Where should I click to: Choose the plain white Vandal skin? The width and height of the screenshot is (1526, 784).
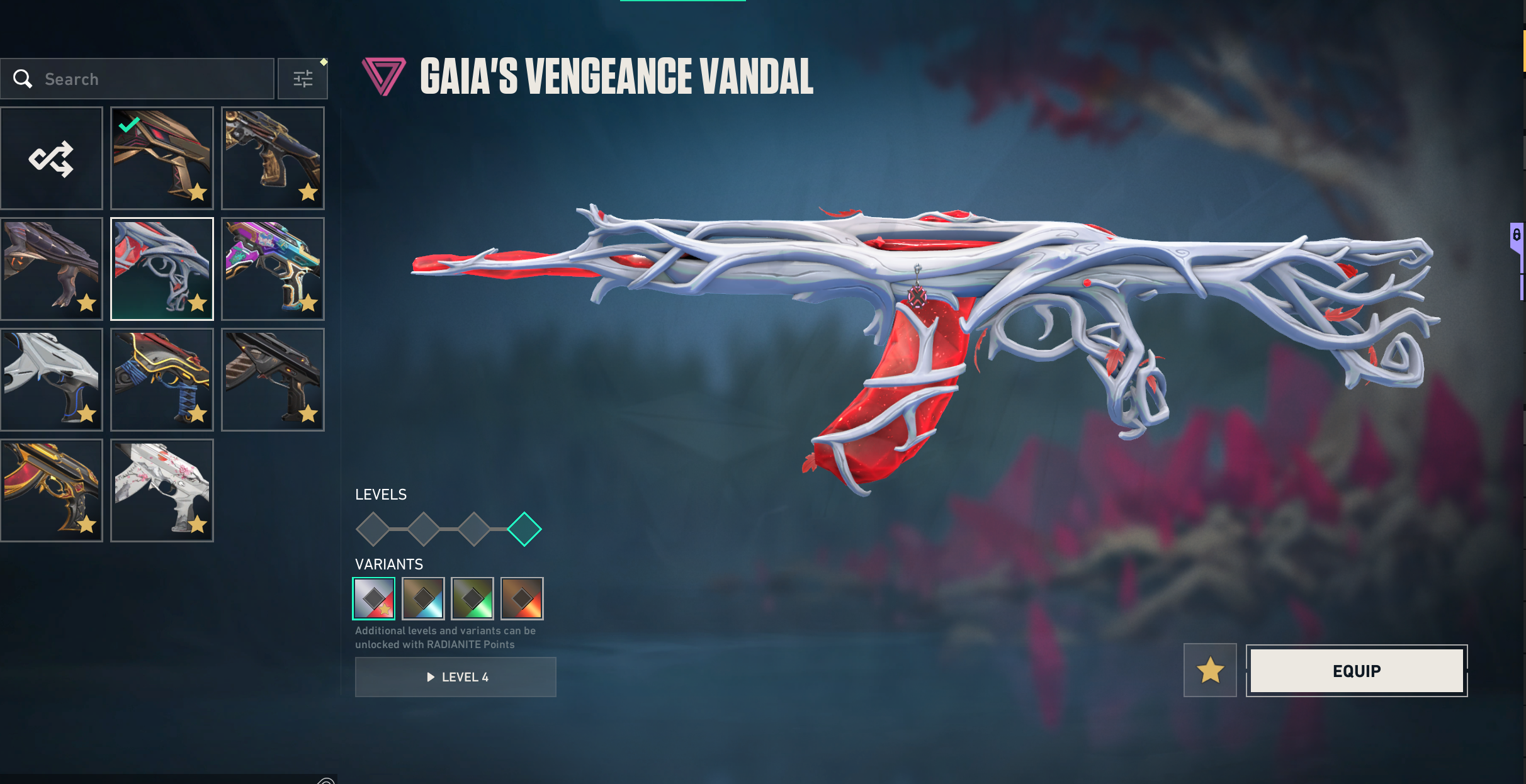(52, 379)
